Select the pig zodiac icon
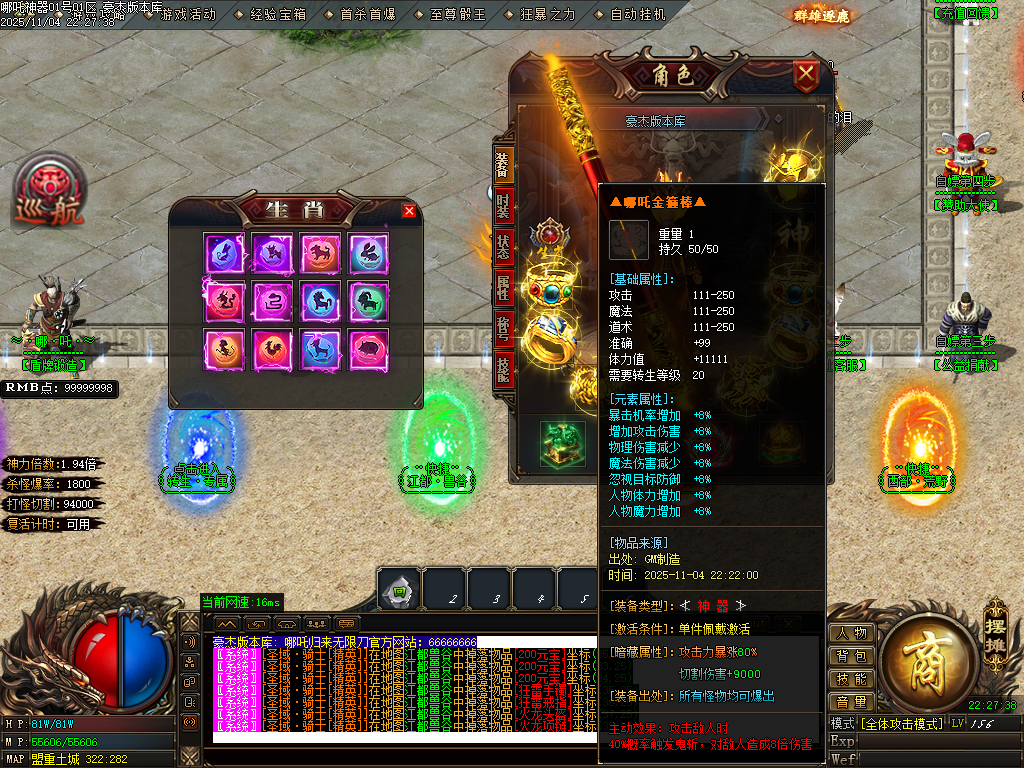1024x768 pixels. (369, 348)
